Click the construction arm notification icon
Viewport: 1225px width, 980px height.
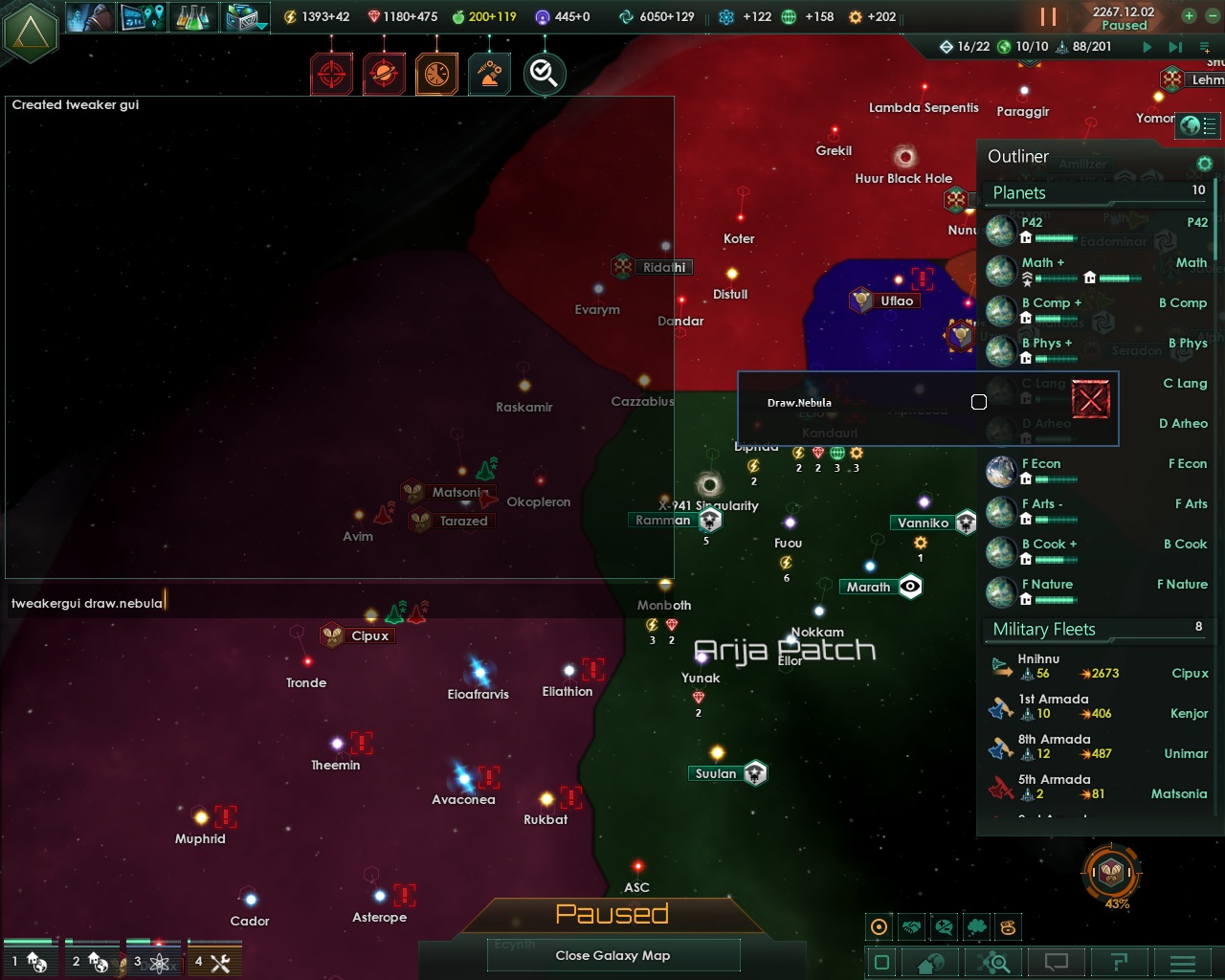[489, 73]
